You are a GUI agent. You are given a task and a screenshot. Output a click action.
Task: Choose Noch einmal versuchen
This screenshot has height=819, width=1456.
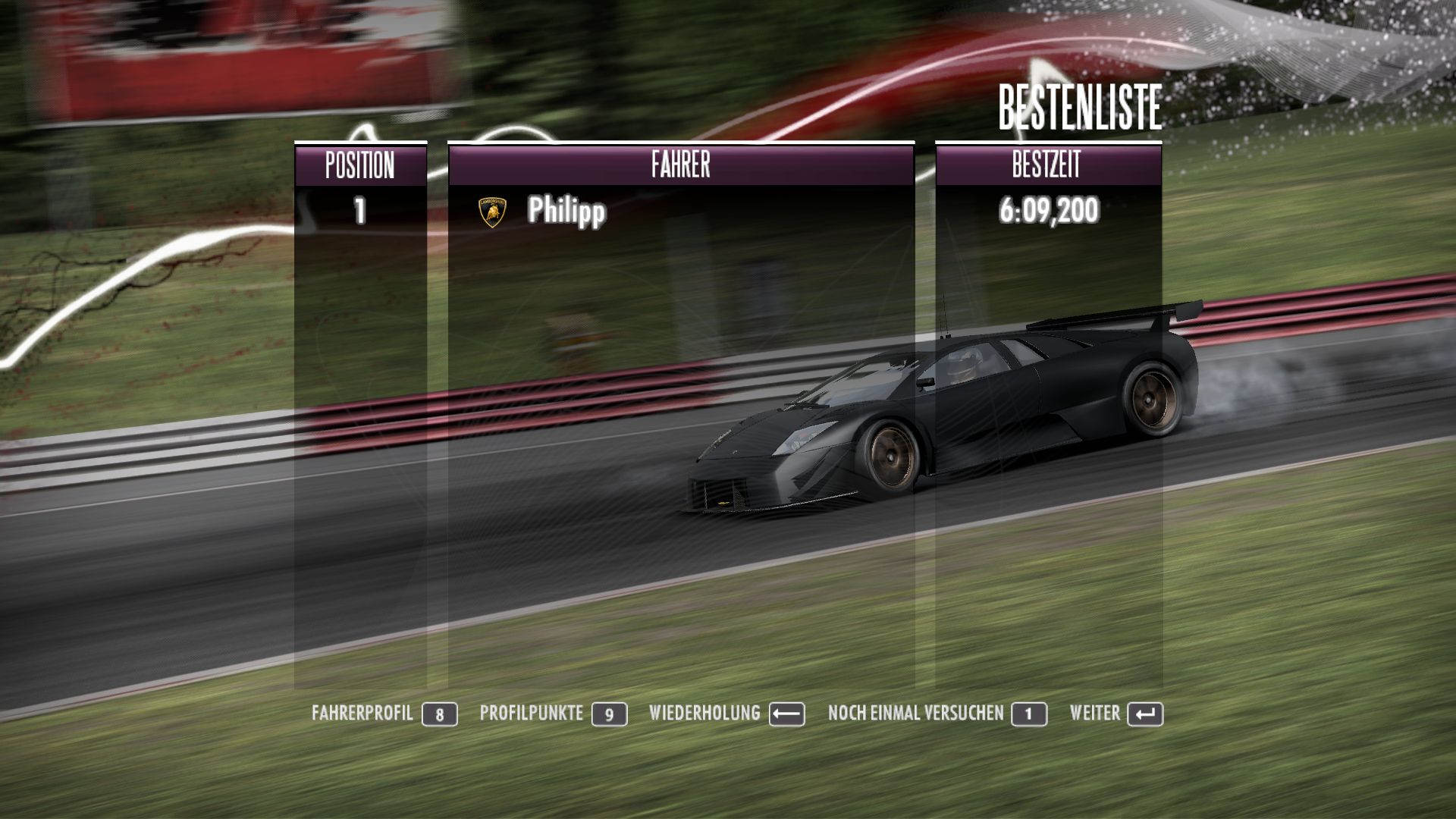coord(937,714)
